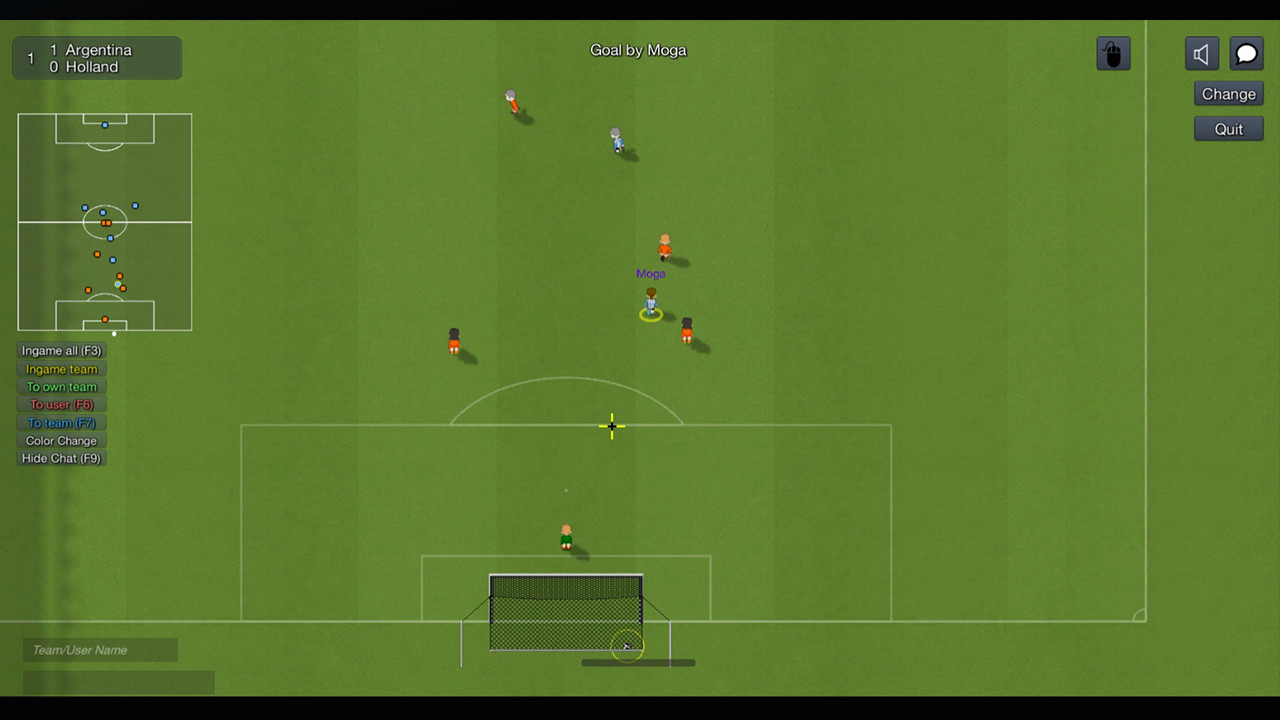Screen dimensions: 1280x720
Task: Hide the chat using "Hide Chat (F9)"
Action: (x=61, y=458)
